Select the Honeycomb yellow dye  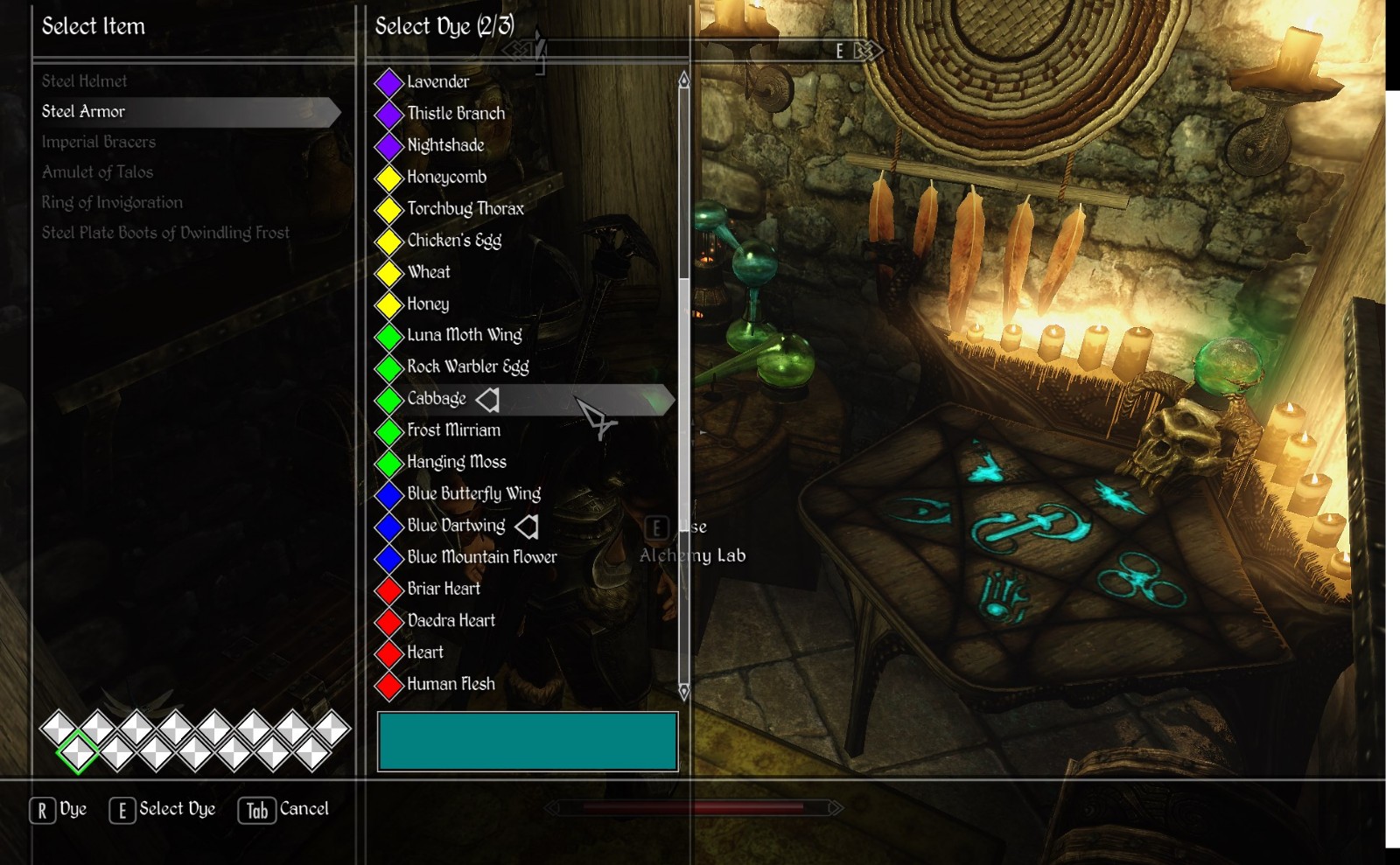pos(446,178)
